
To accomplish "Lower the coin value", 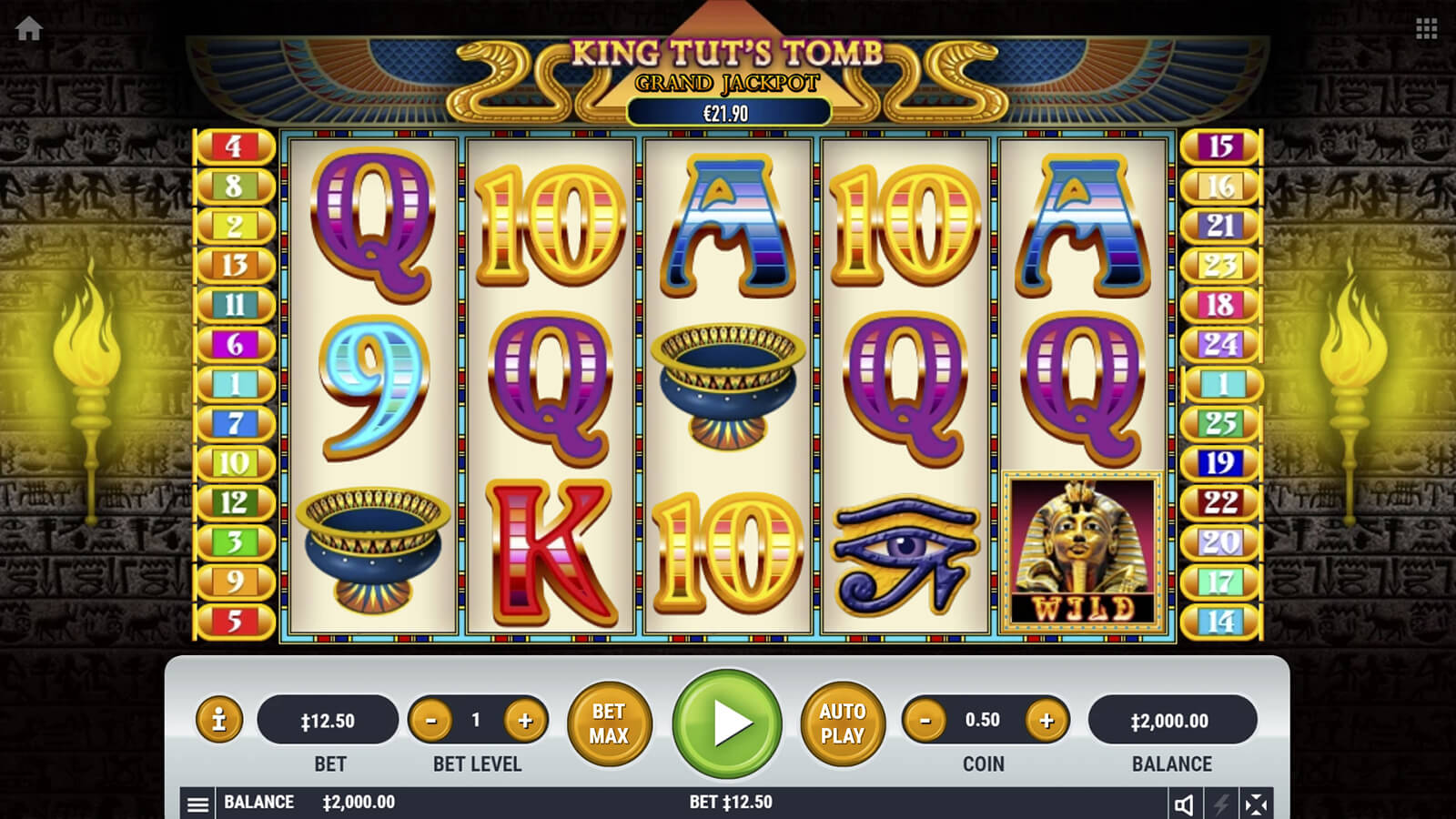I will tap(925, 721).
